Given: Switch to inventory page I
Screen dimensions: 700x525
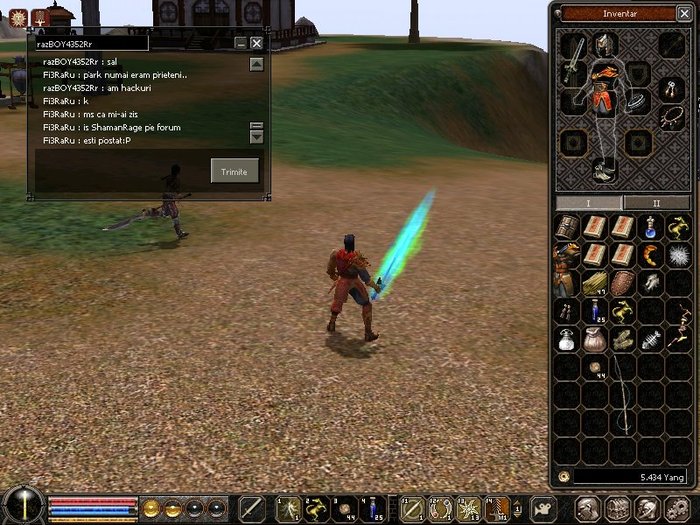Looking at the screenshot, I should [588, 202].
